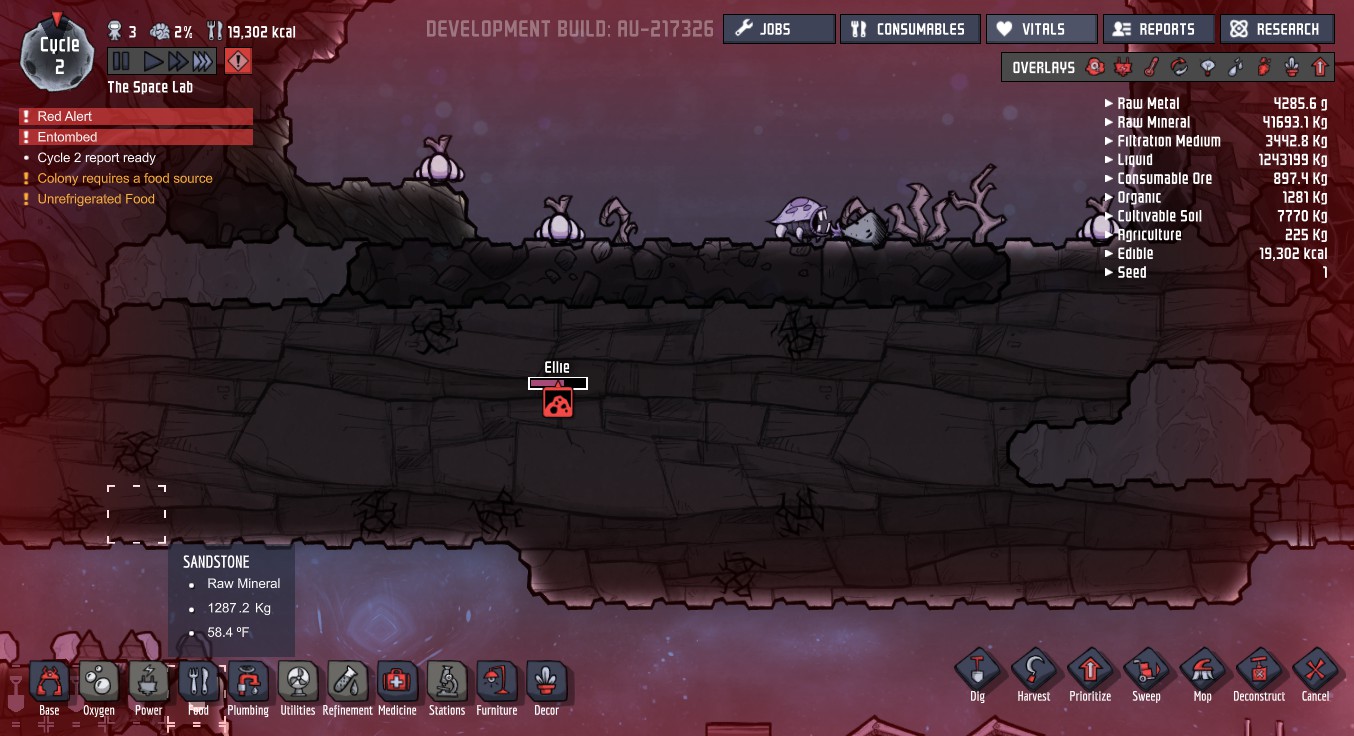Open the Entombed notification
This screenshot has height=736, width=1354.
tap(67, 137)
